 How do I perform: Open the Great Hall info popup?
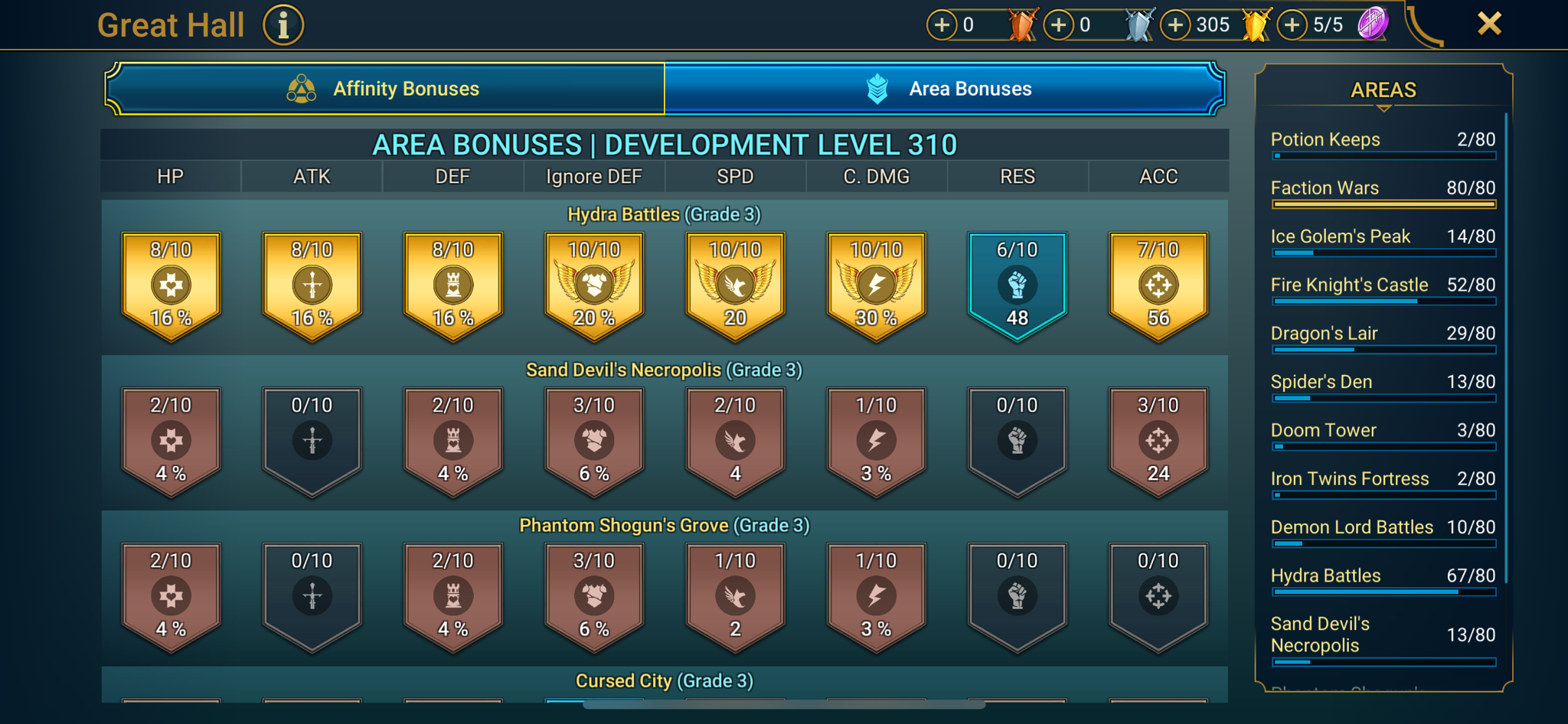click(x=283, y=24)
